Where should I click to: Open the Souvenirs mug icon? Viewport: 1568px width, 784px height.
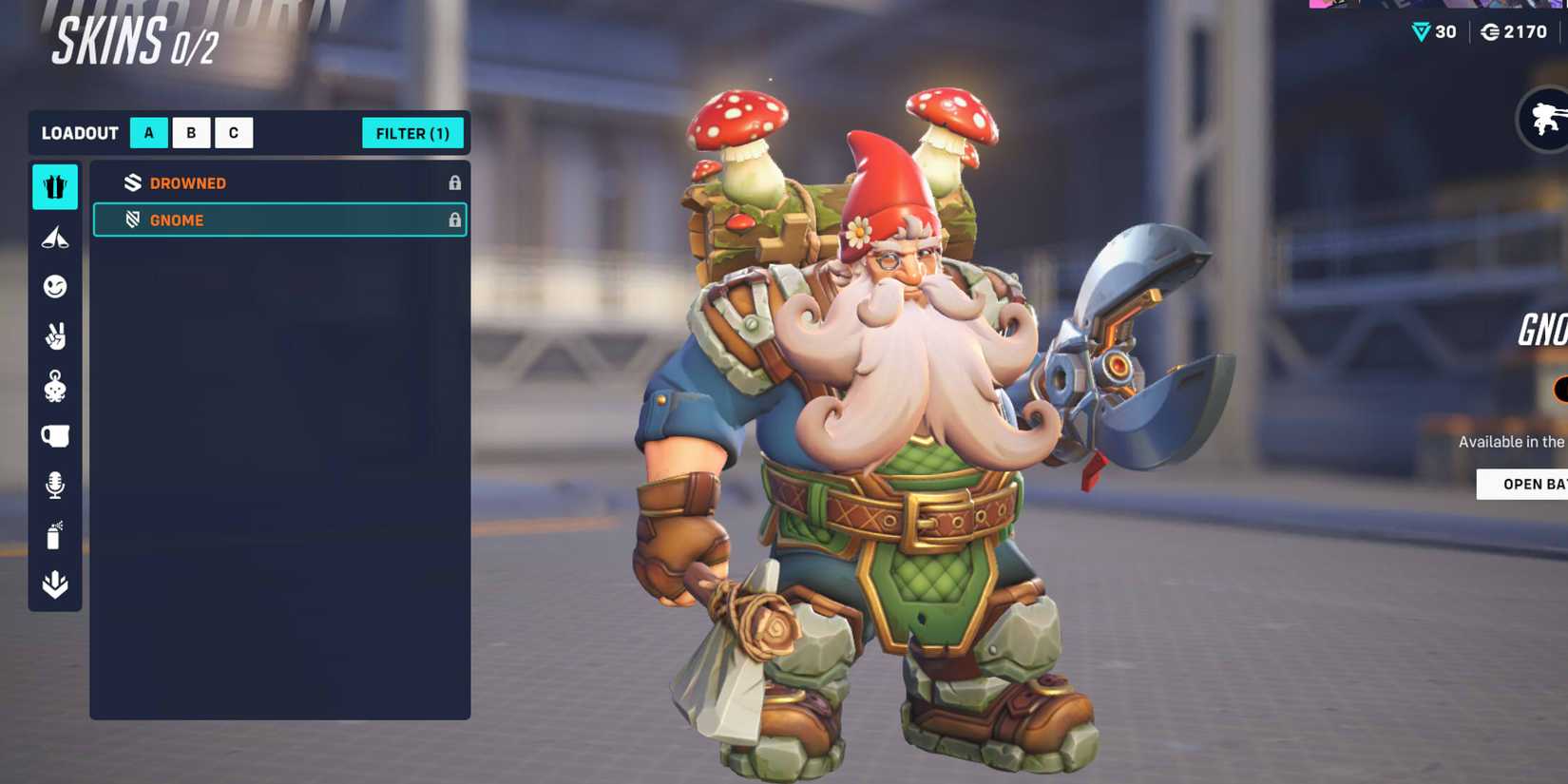click(x=54, y=435)
